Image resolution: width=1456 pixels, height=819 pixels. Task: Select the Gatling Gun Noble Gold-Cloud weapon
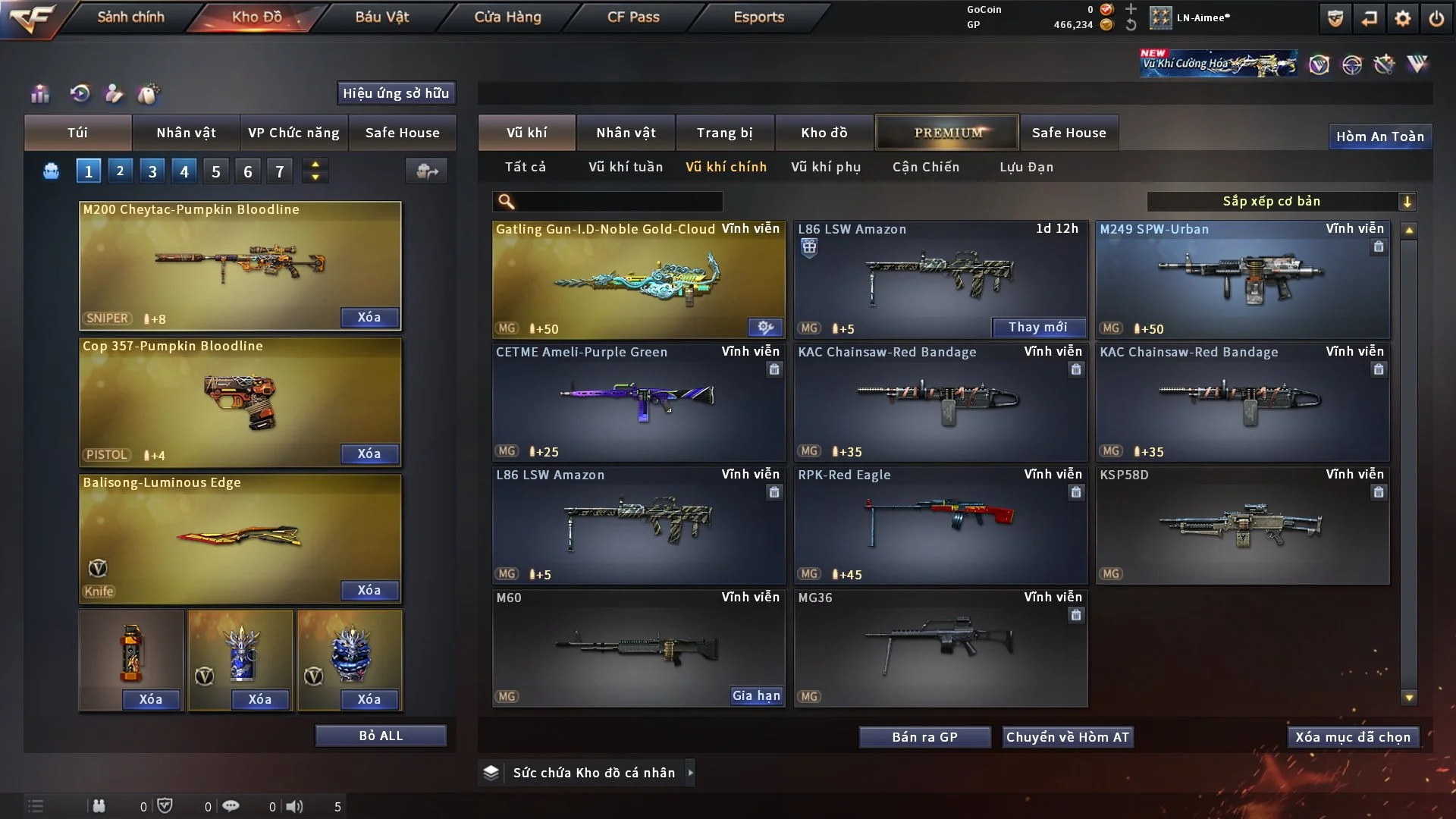click(638, 279)
